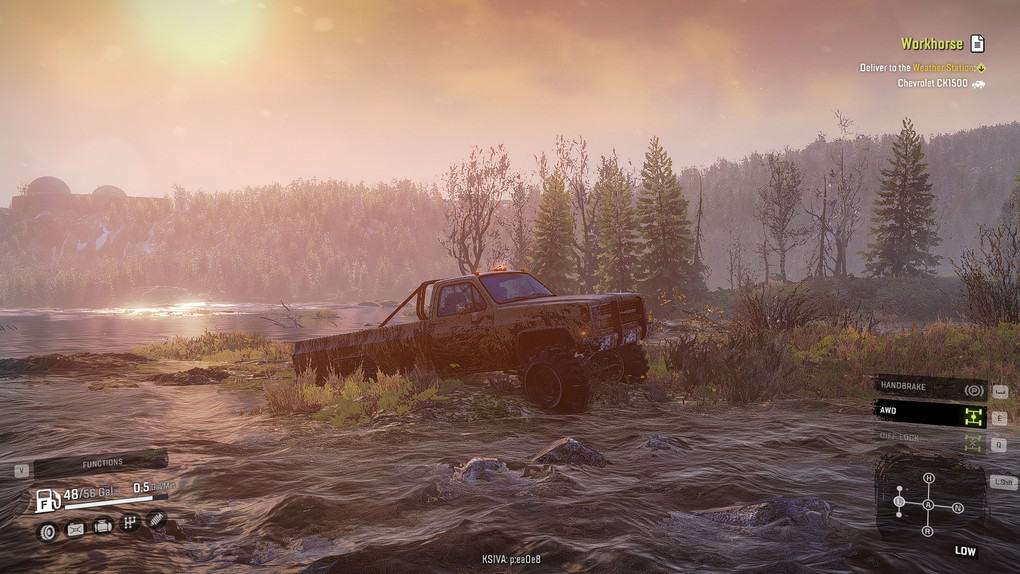Select the tire status icon
Screen dimensions: 1020x574
pos(47,531)
